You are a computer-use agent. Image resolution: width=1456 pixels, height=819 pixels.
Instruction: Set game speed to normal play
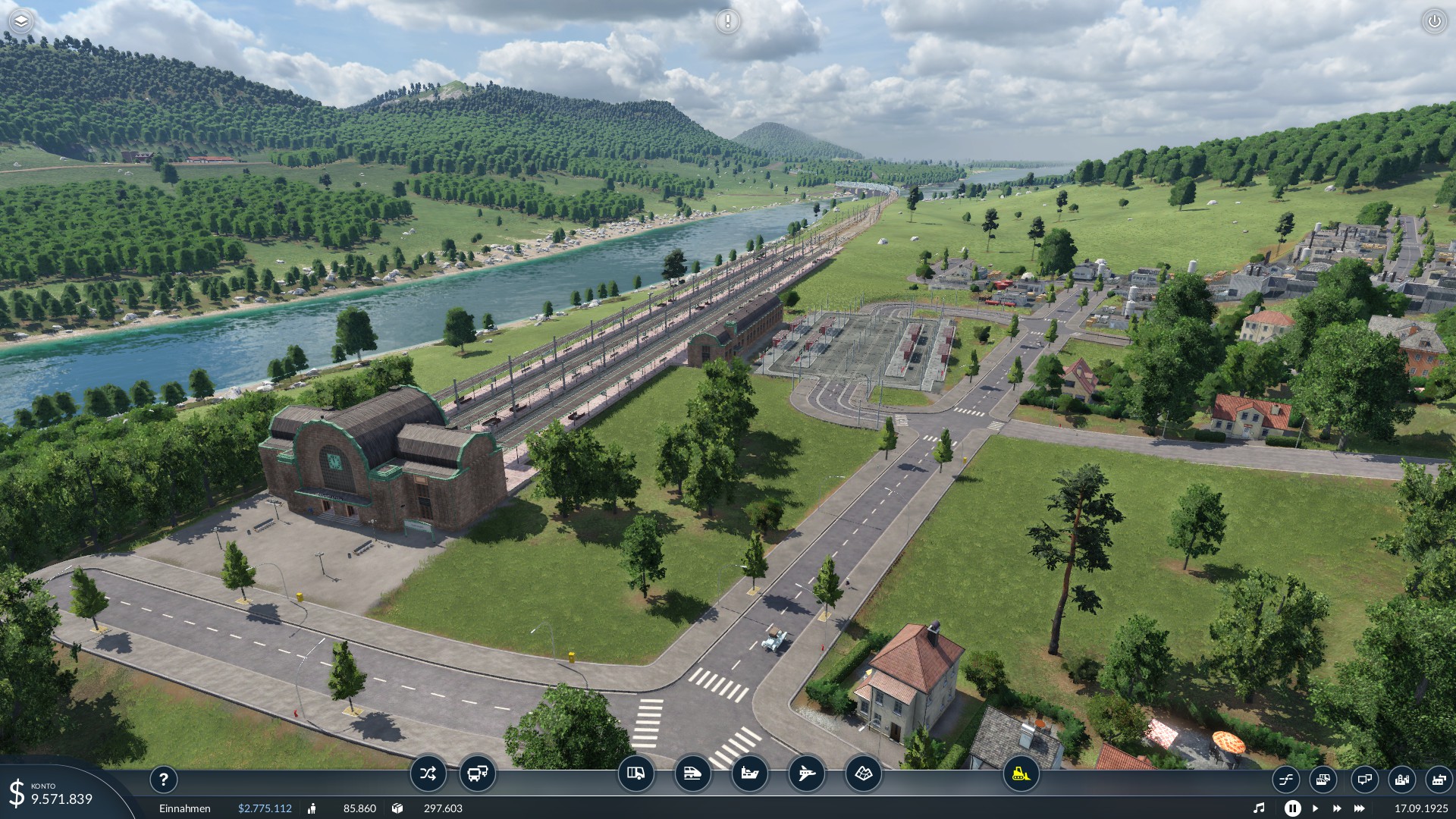pos(1315,808)
